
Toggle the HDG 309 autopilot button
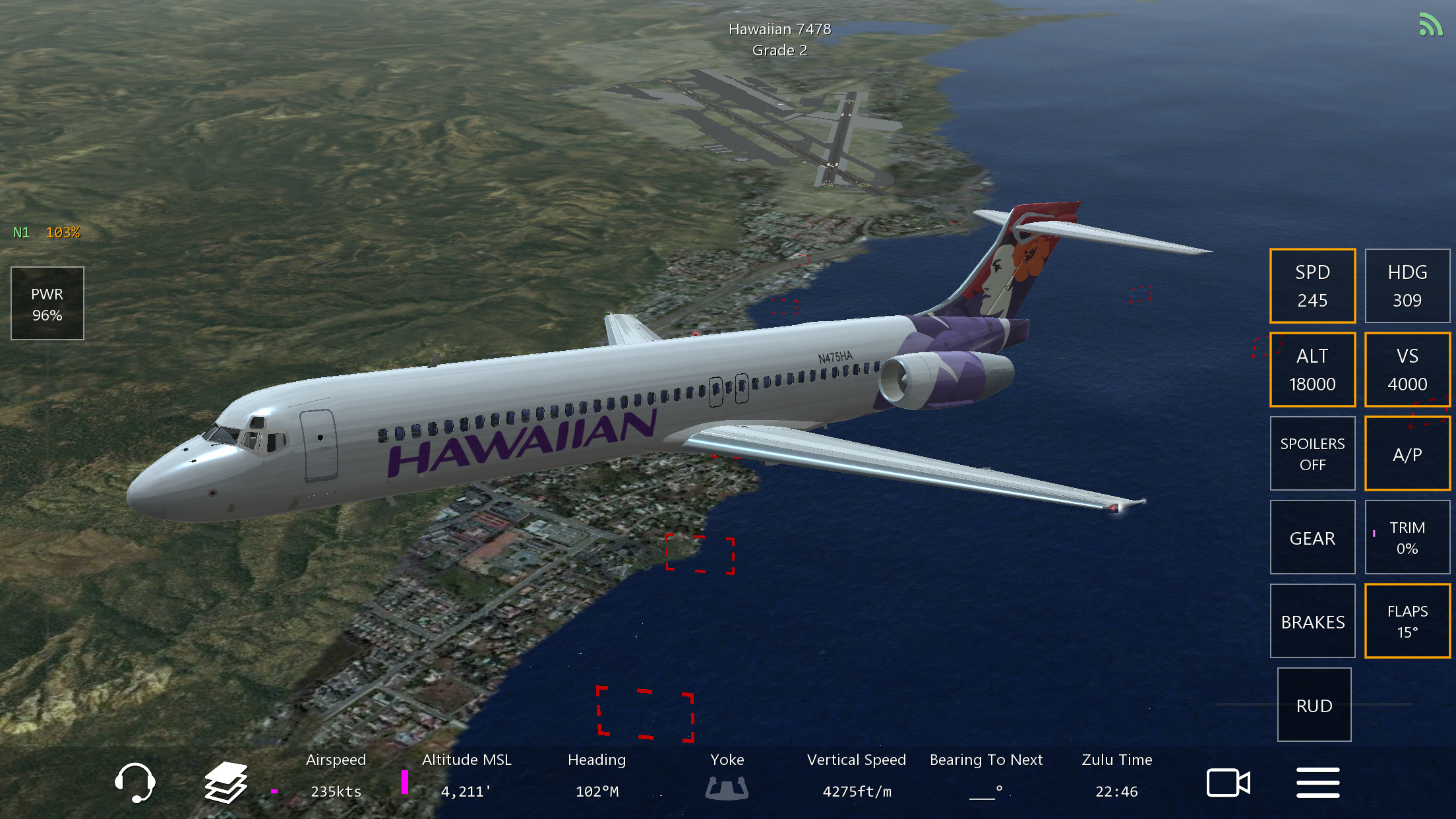coord(1407,286)
